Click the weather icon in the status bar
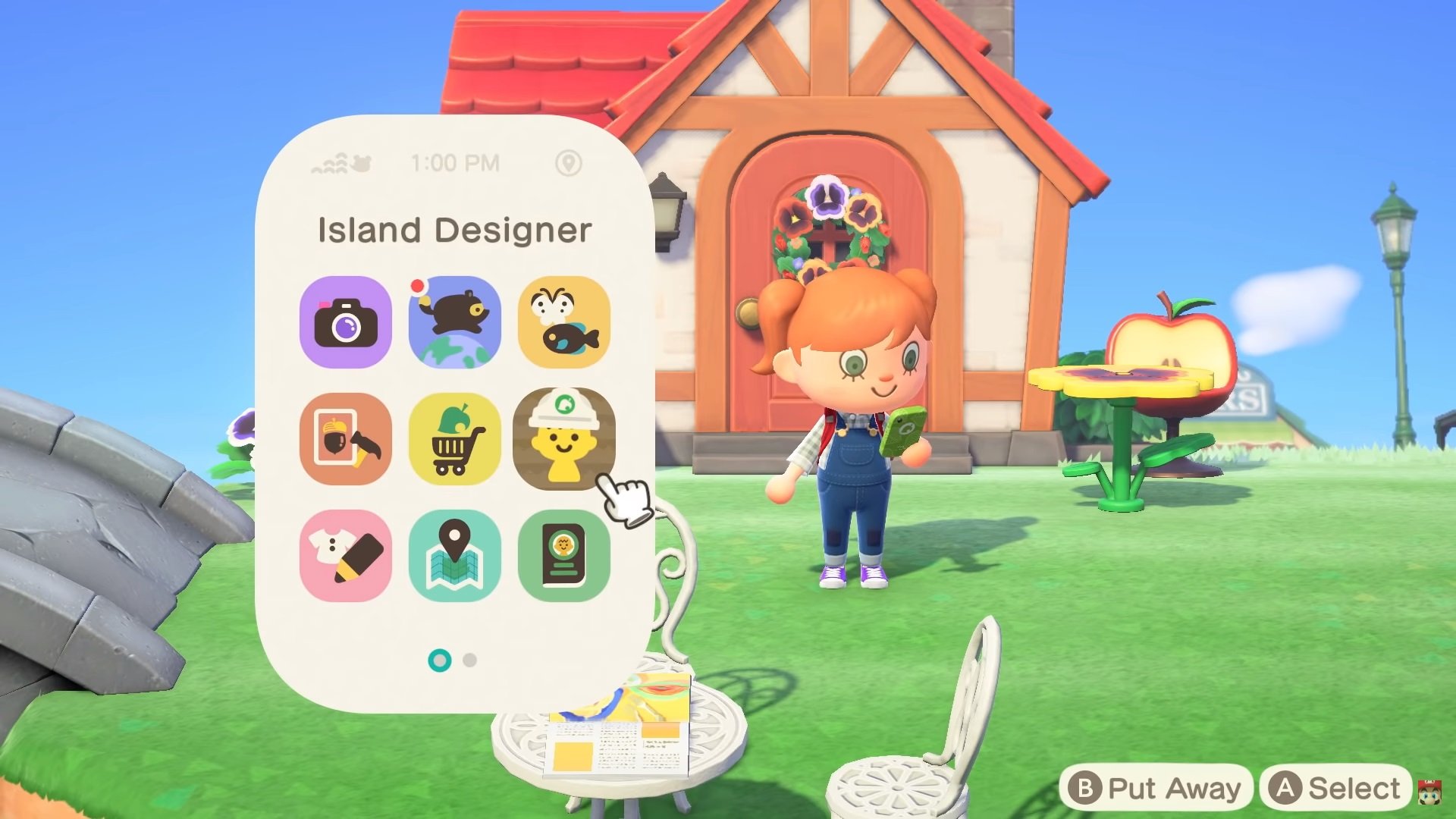Viewport: 1456px width, 819px height. click(340, 162)
